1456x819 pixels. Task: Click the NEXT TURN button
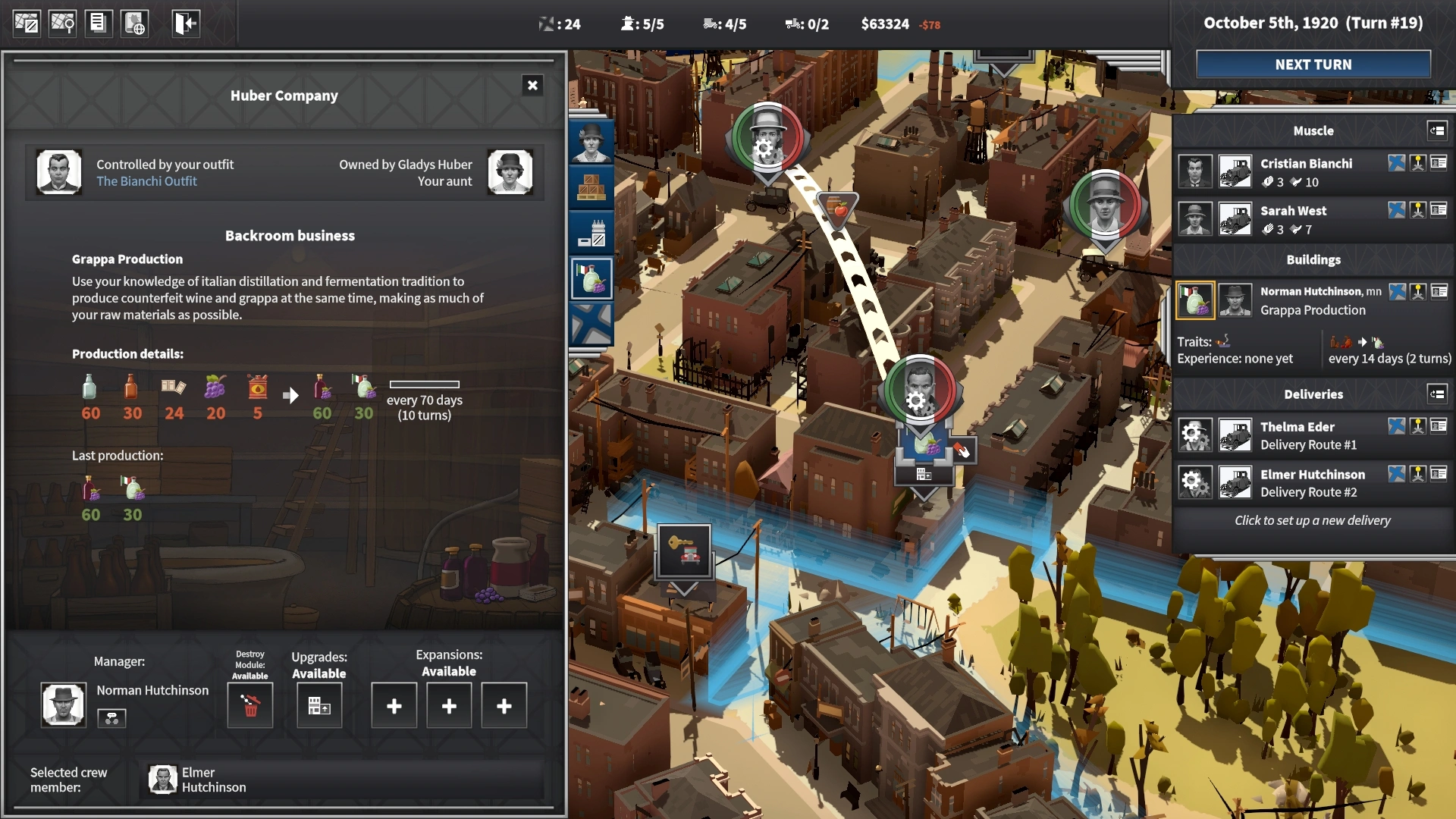(x=1313, y=64)
